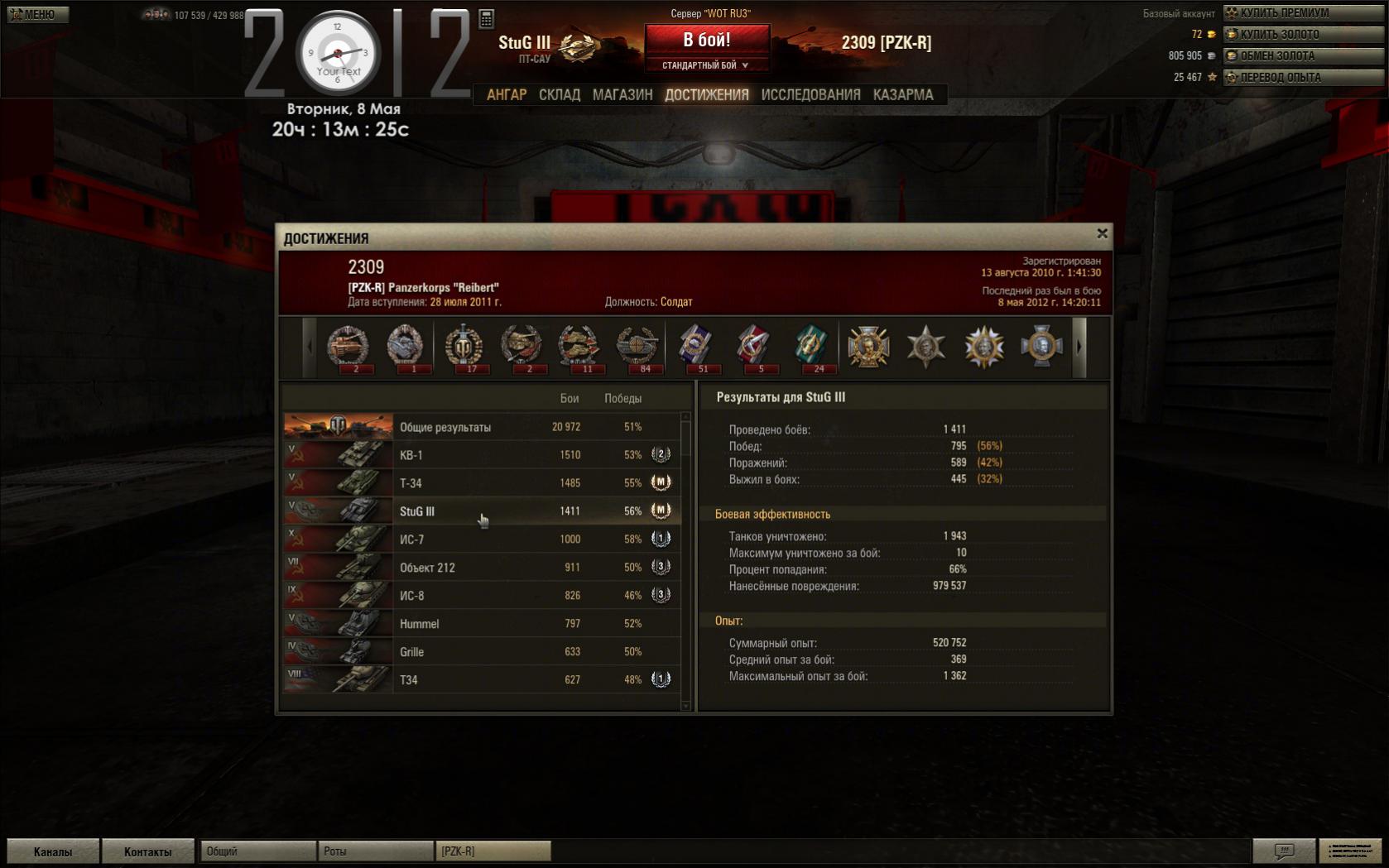The image size is (1389, 868).
Task: Open the Стандартный бой battle type dropdown
Action: pos(706,65)
